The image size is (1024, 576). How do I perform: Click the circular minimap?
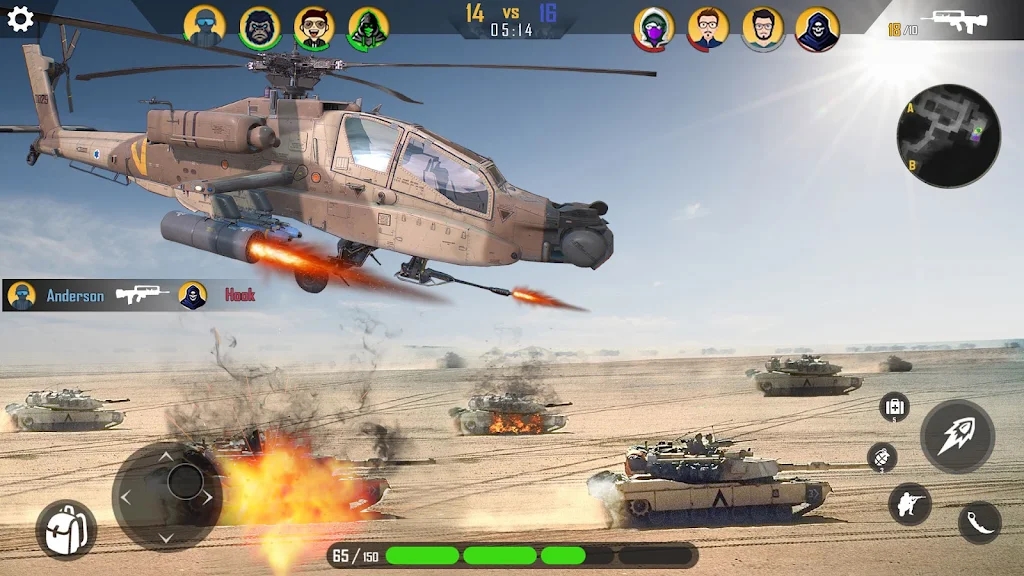tap(948, 136)
